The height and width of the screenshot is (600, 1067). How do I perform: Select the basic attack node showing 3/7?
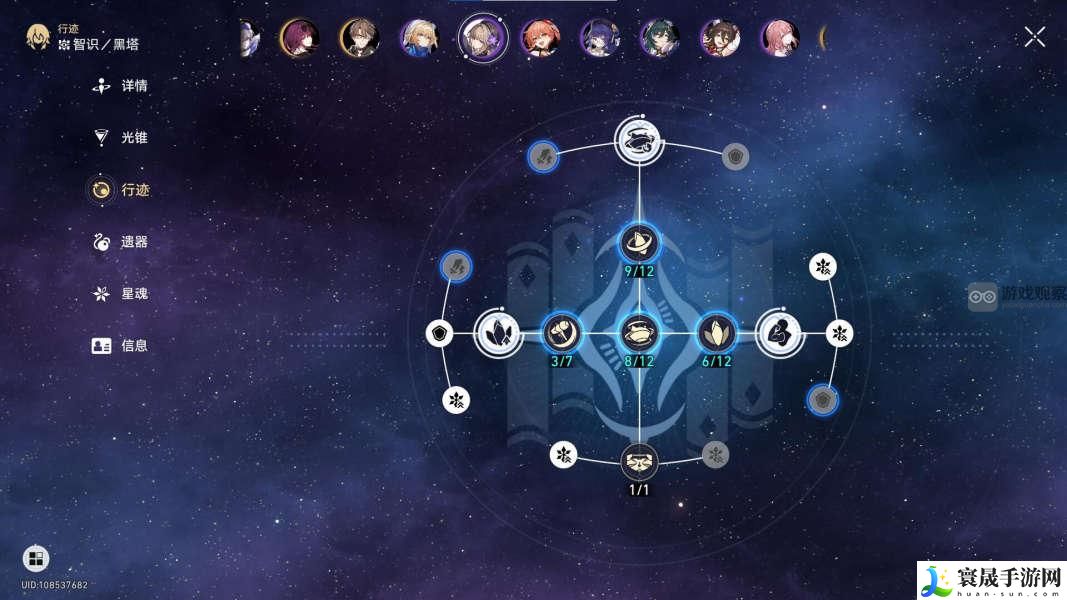pos(561,332)
